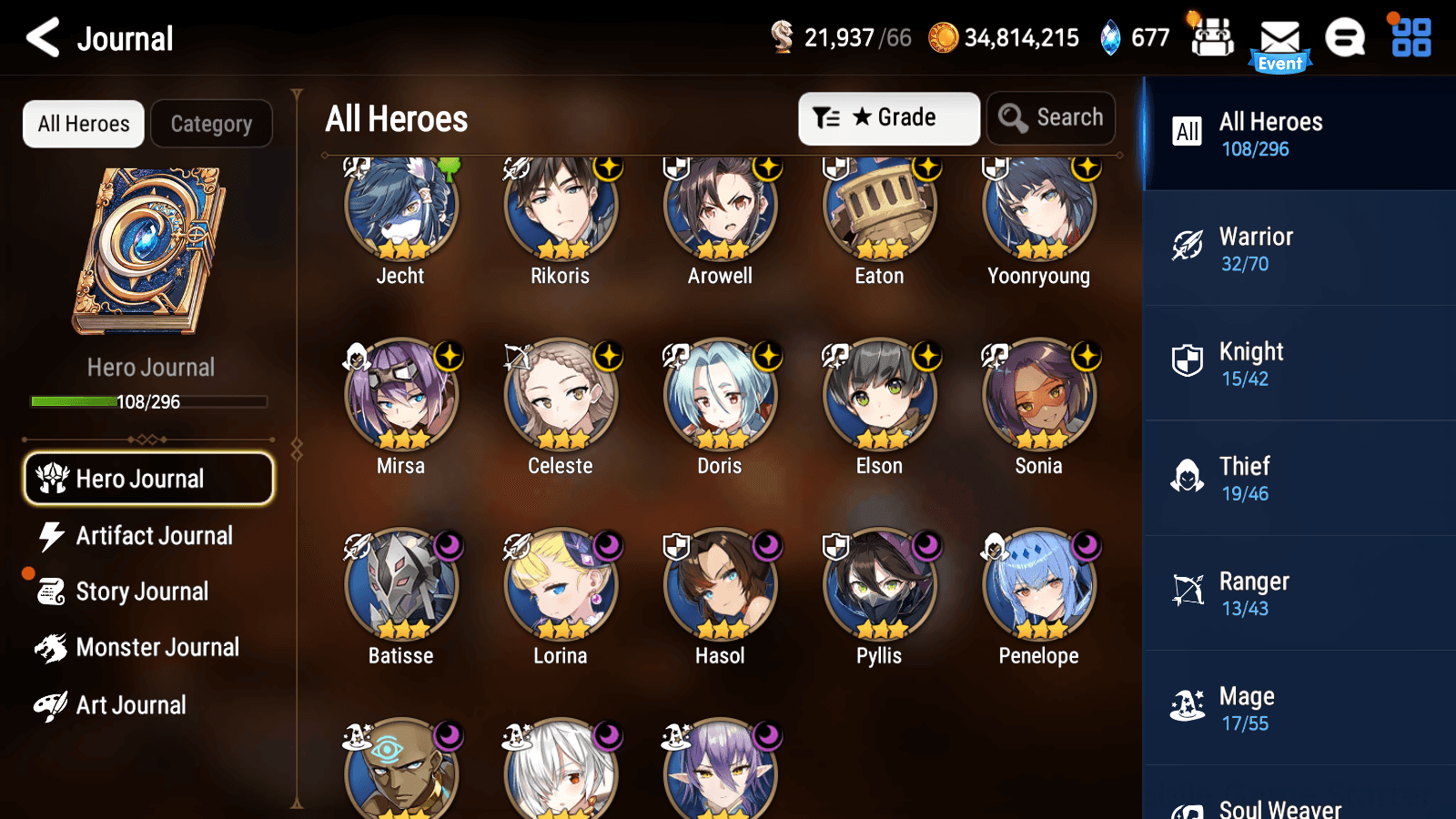Select Jecht's hero portrait
This screenshot has width=1456, height=819.
[400, 207]
